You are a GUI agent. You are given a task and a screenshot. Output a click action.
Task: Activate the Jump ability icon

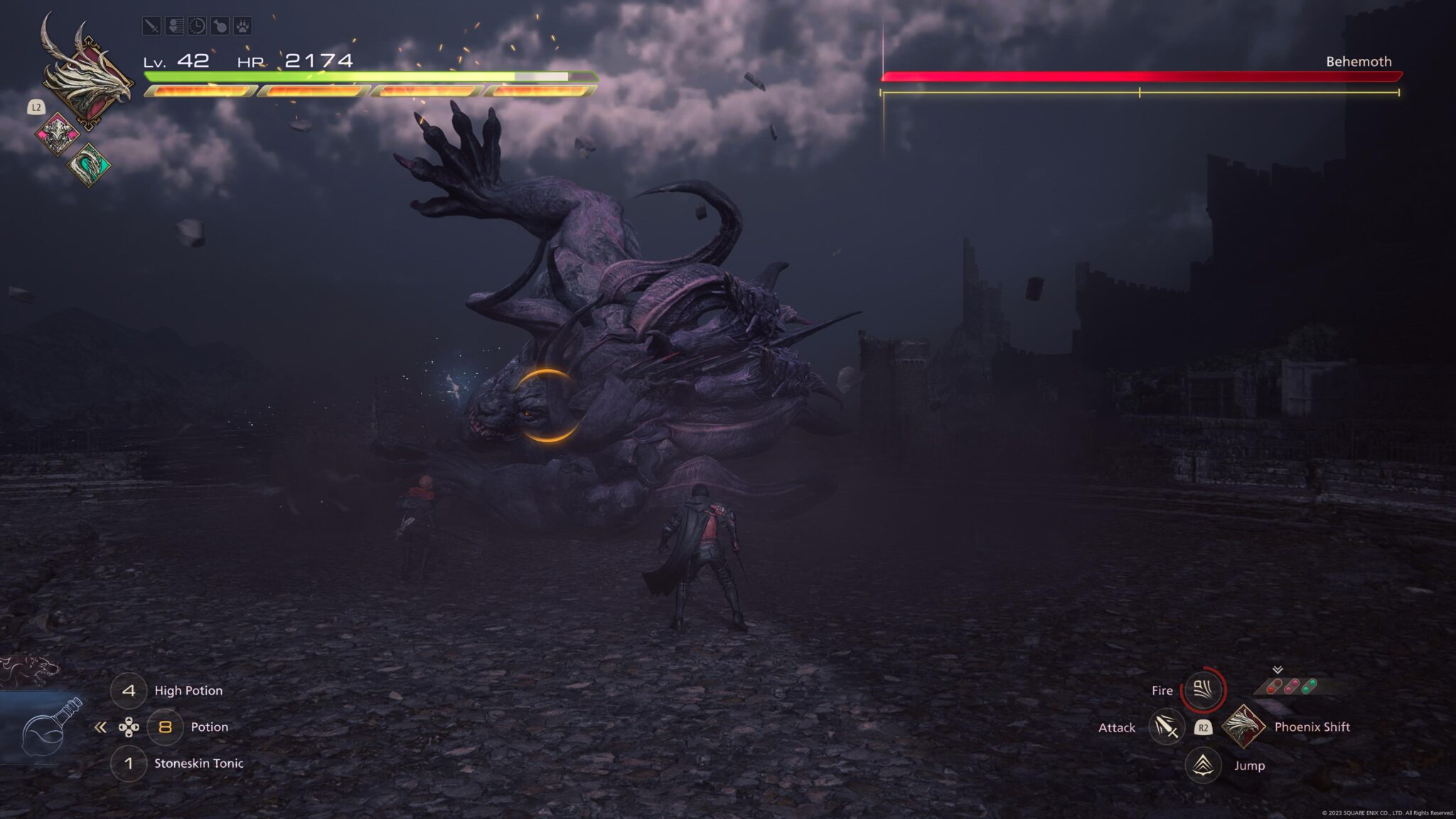[x=1203, y=766]
